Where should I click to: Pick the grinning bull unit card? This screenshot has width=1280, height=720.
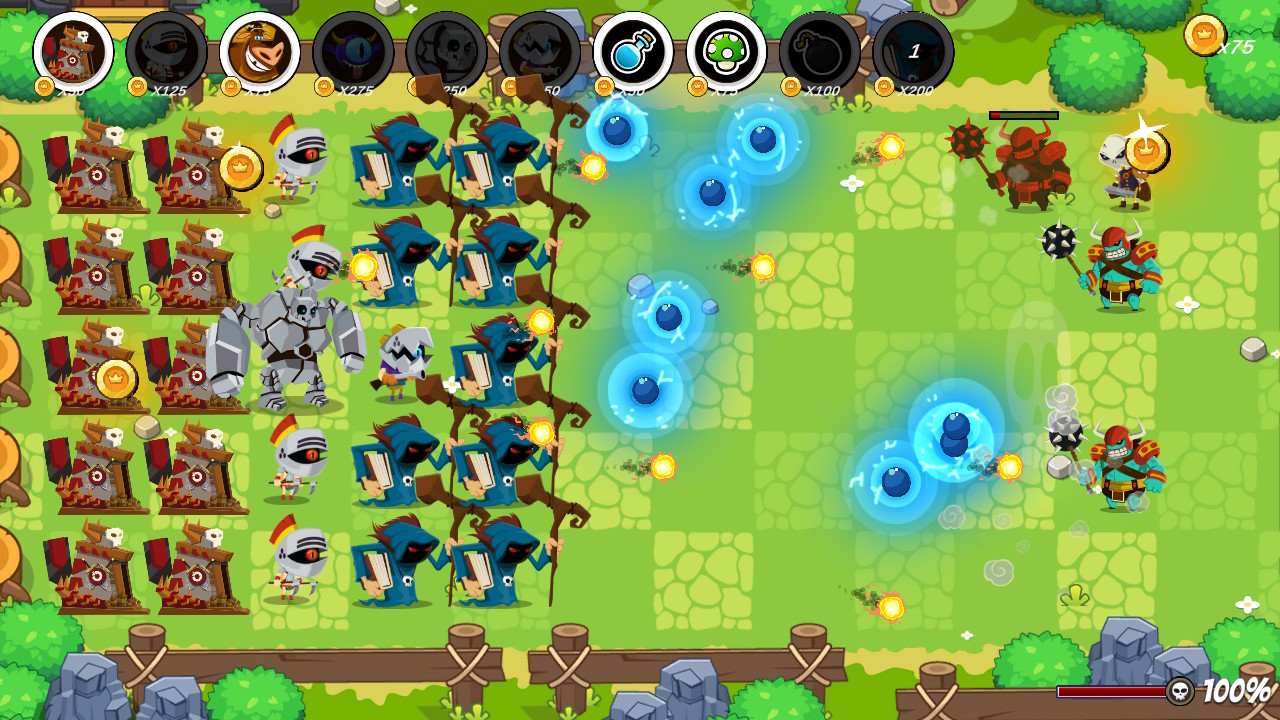pos(259,51)
